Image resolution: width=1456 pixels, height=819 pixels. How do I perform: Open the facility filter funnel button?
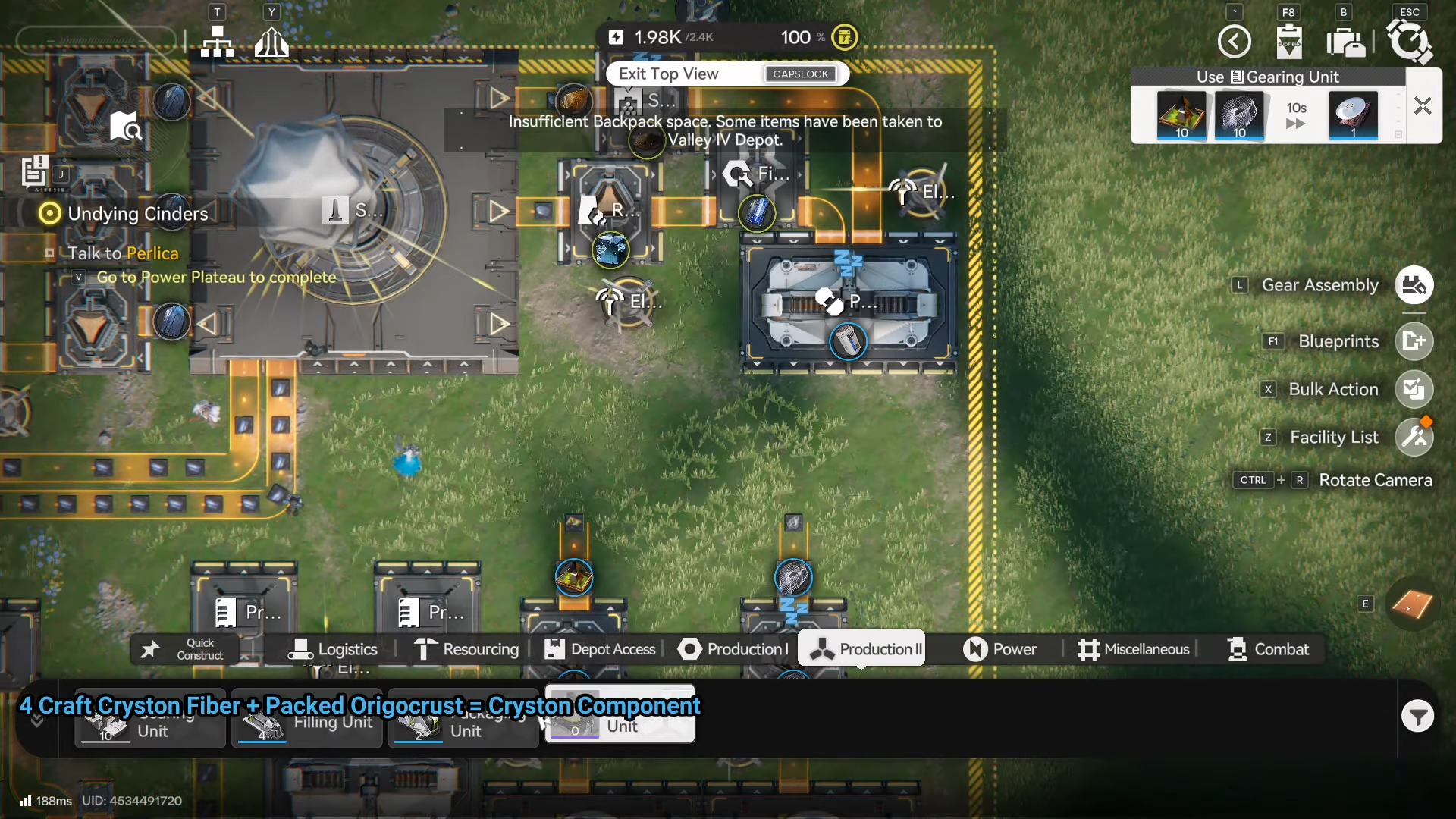[1417, 716]
